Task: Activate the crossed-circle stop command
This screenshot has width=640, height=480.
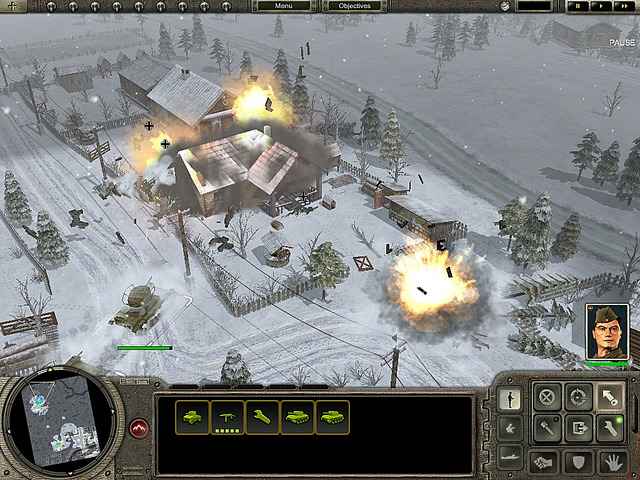Action: 546,397
